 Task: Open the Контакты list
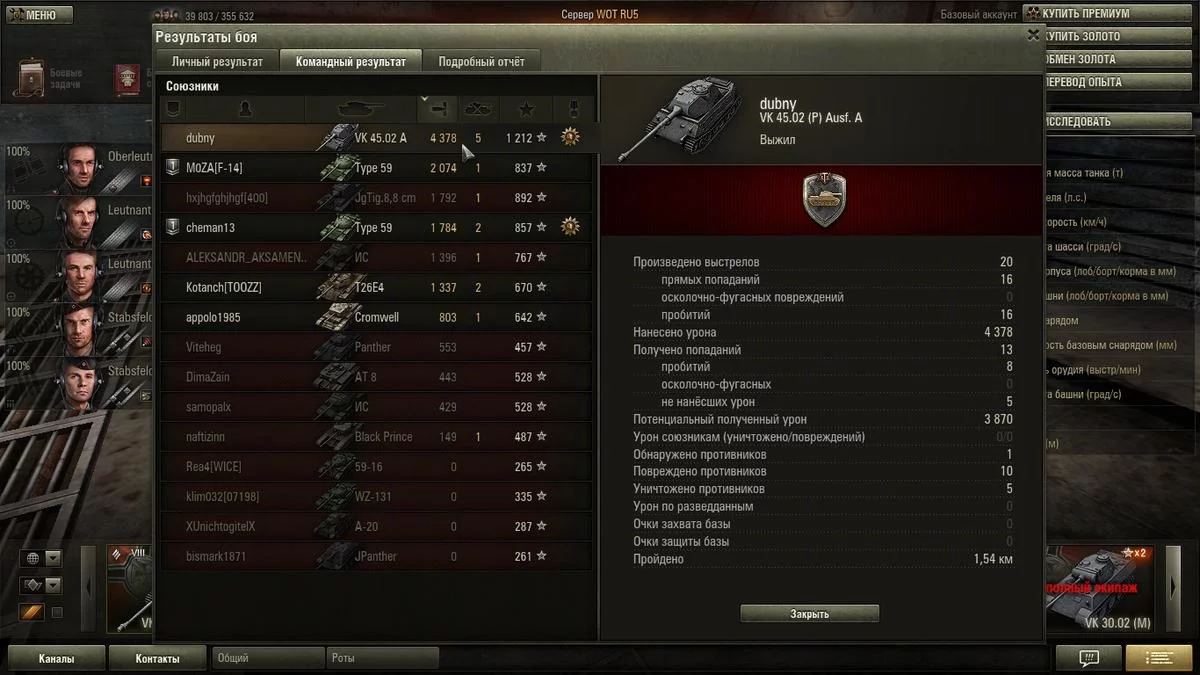pos(158,659)
